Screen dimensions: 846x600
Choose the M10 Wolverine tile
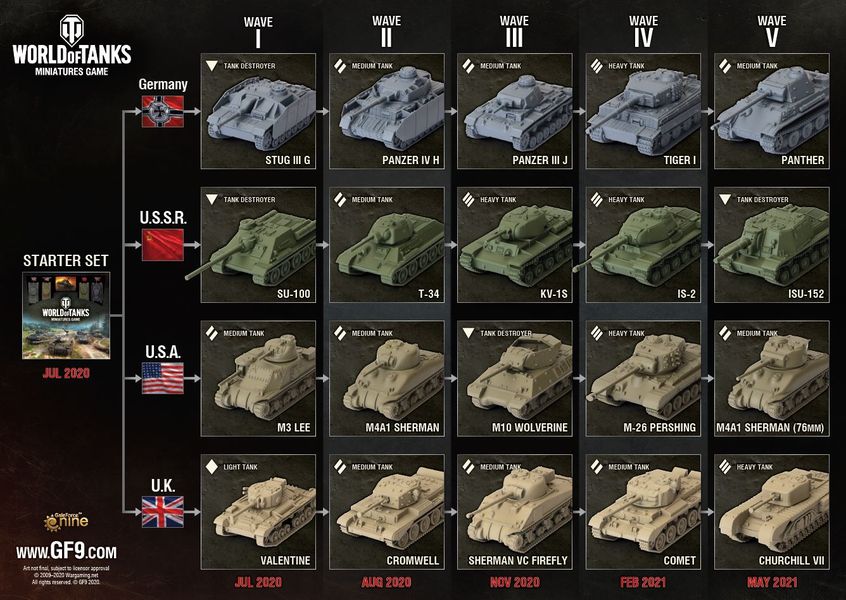click(x=515, y=379)
